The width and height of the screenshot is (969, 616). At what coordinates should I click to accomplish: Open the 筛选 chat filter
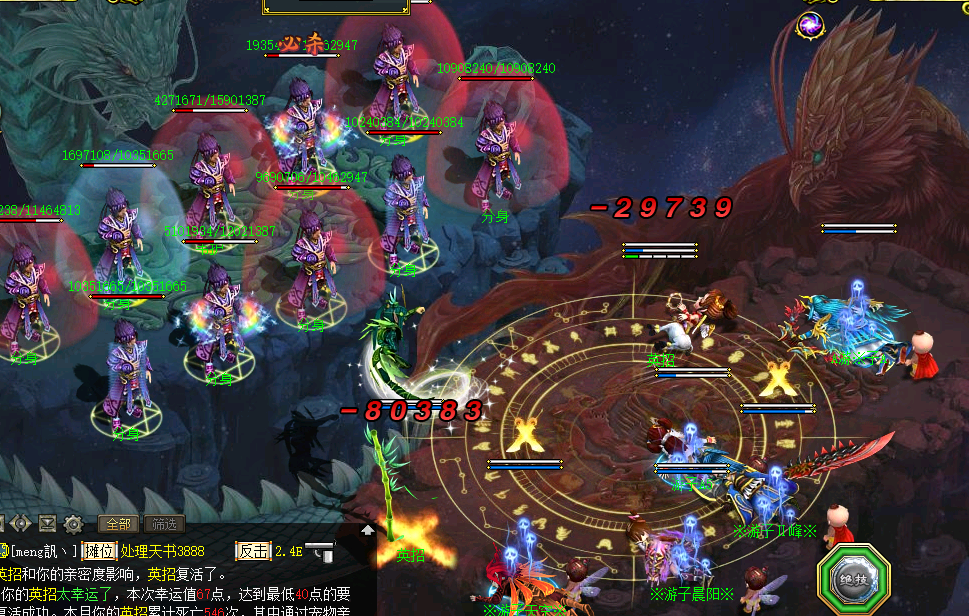[x=164, y=523]
